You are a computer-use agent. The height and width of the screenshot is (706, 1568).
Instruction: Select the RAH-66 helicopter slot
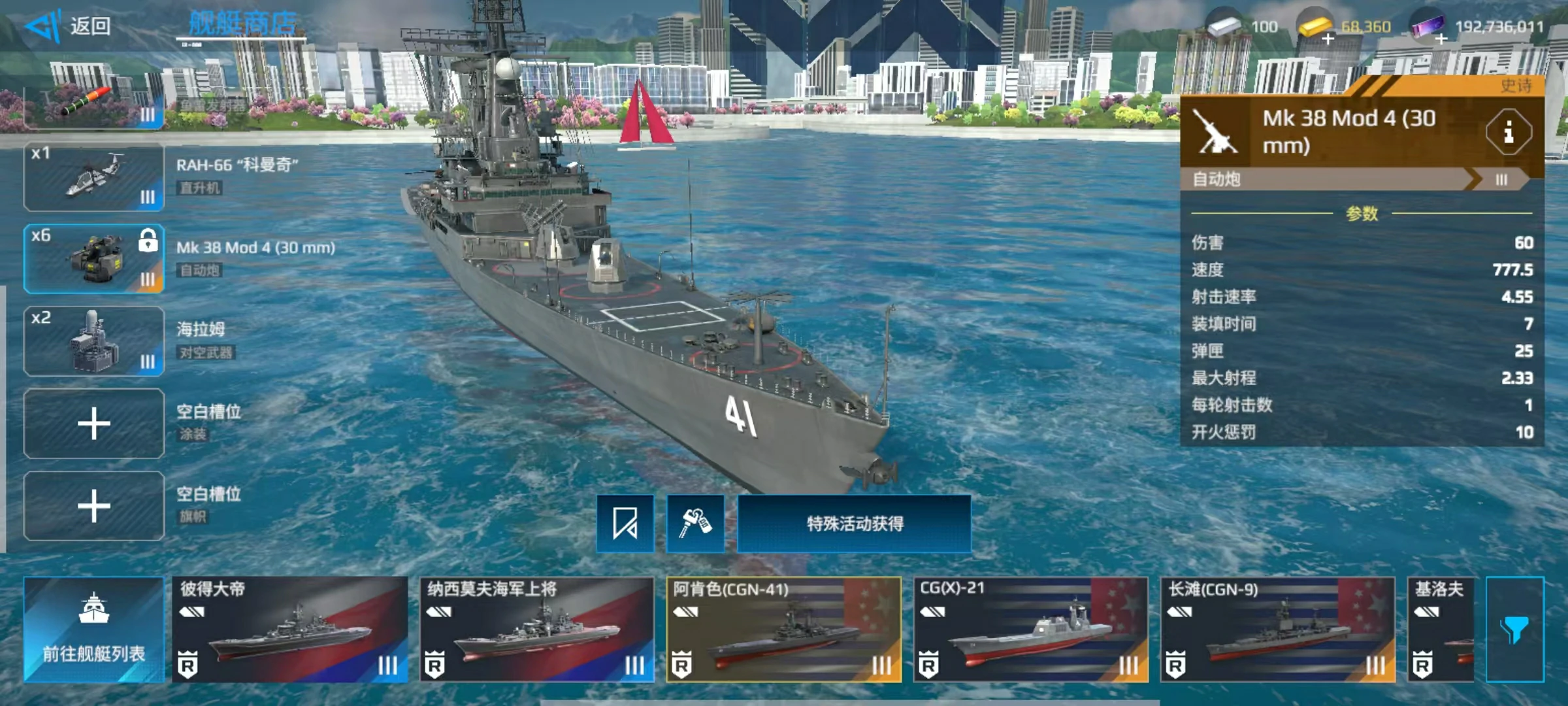click(x=94, y=177)
